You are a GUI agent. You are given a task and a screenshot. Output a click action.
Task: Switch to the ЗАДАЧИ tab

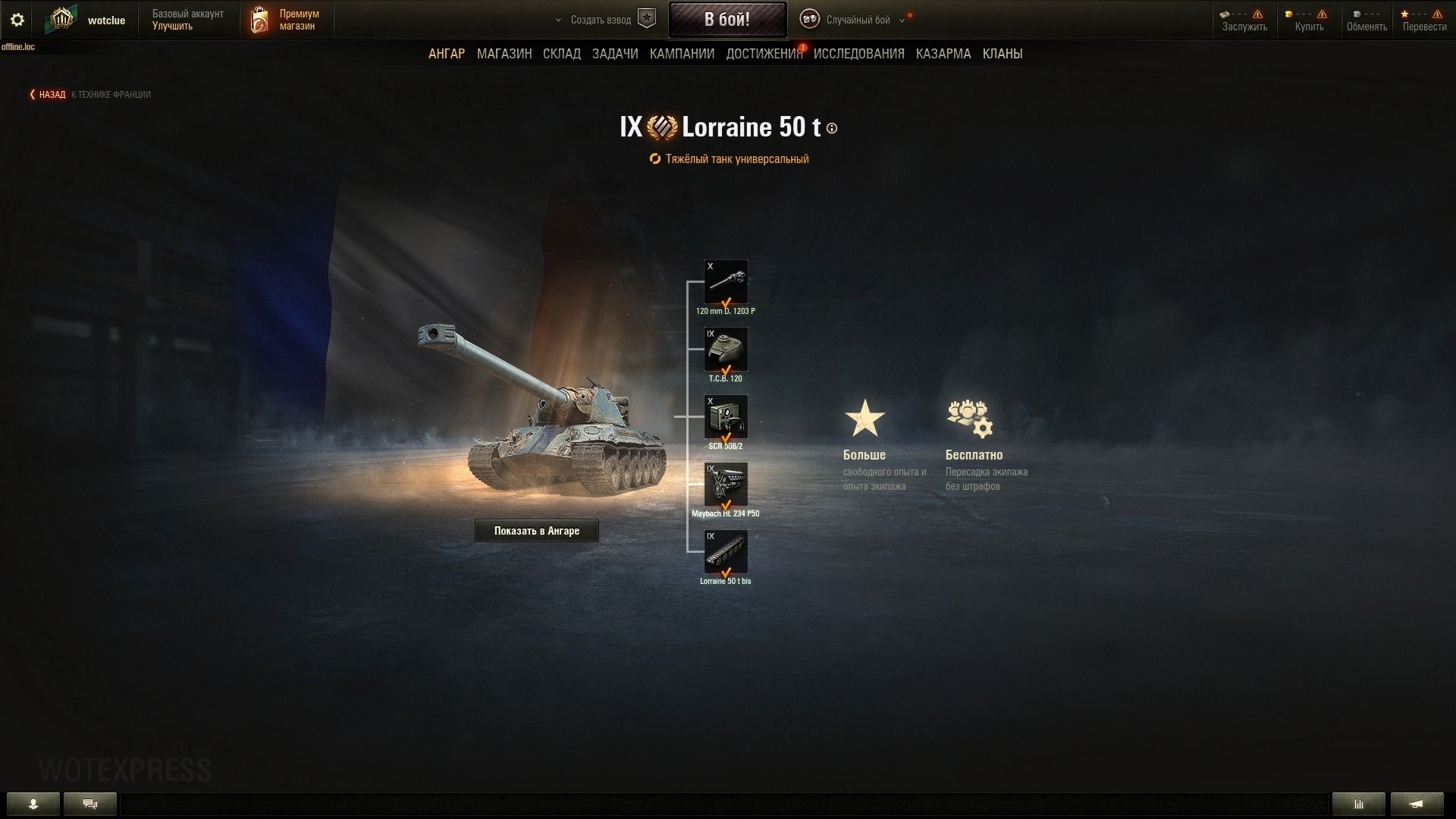tap(615, 54)
